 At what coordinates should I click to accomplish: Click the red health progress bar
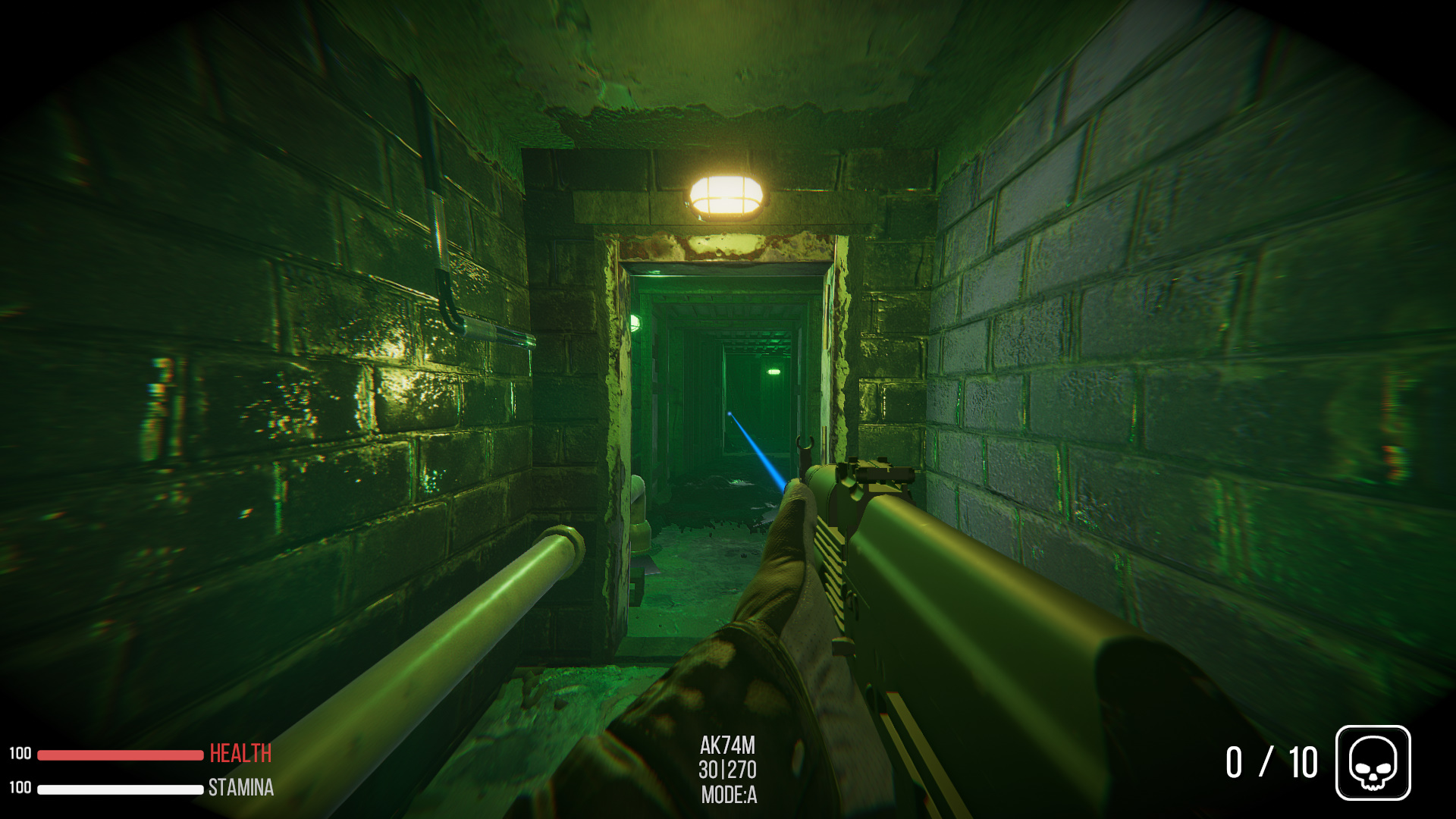click(x=121, y=754)
